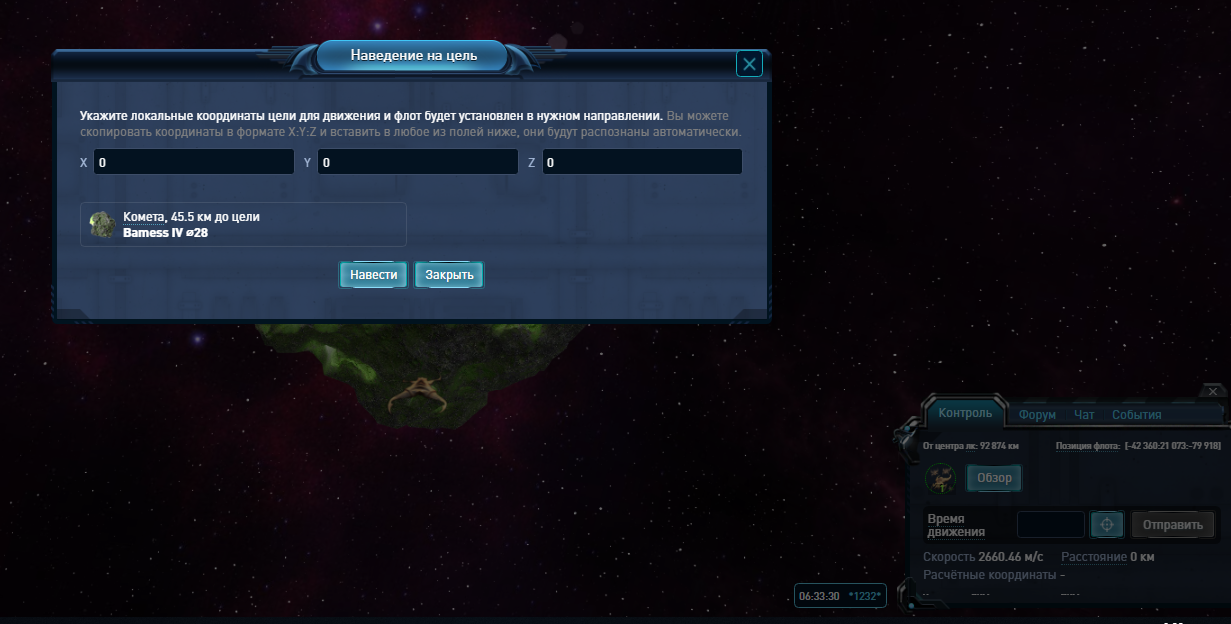Open targeting with the crosshair button
This screenshot has width=1231, height=624.
click(x=1107, y=525)
